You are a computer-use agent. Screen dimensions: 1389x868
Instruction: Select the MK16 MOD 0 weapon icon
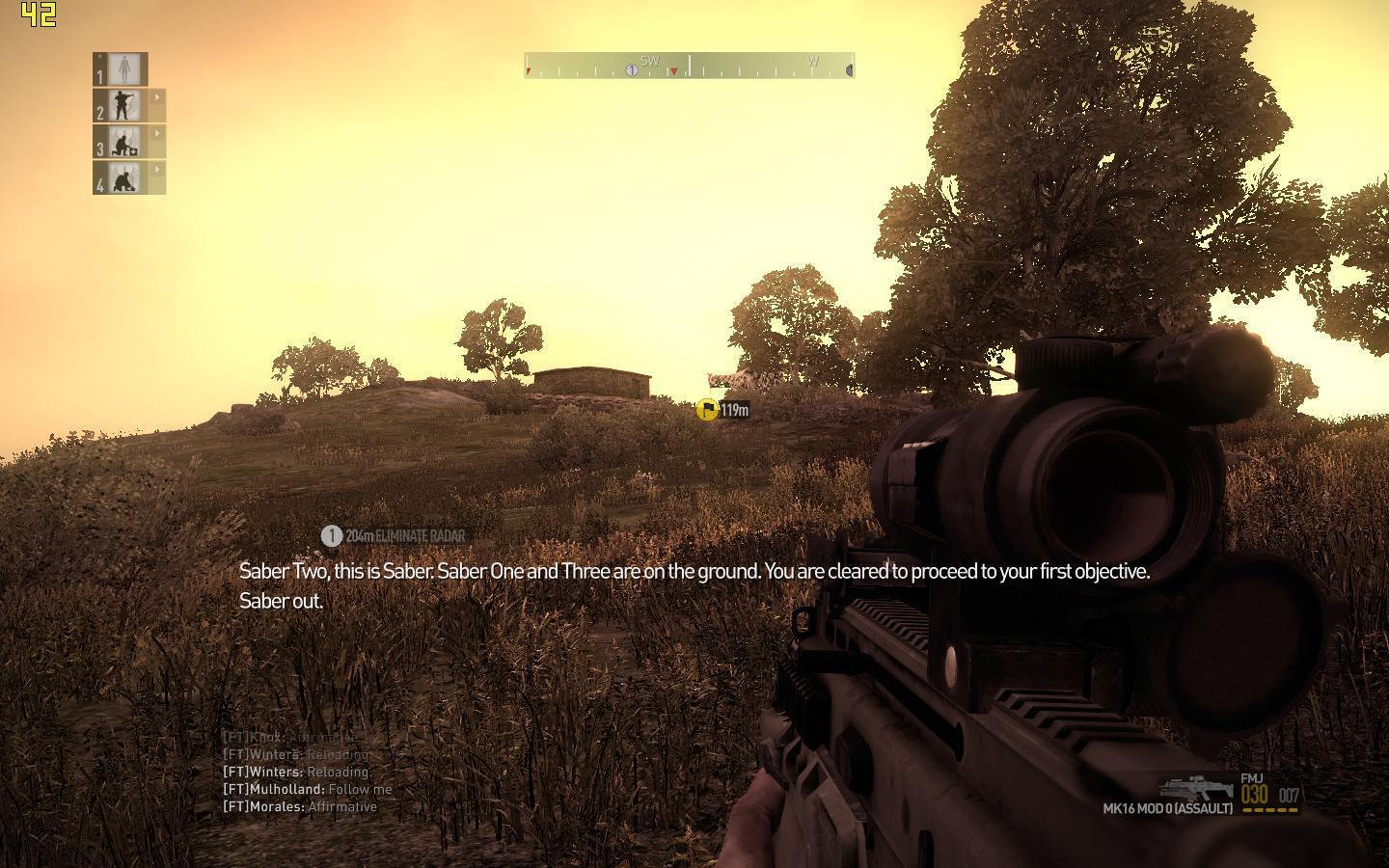tap(1196, 787)
